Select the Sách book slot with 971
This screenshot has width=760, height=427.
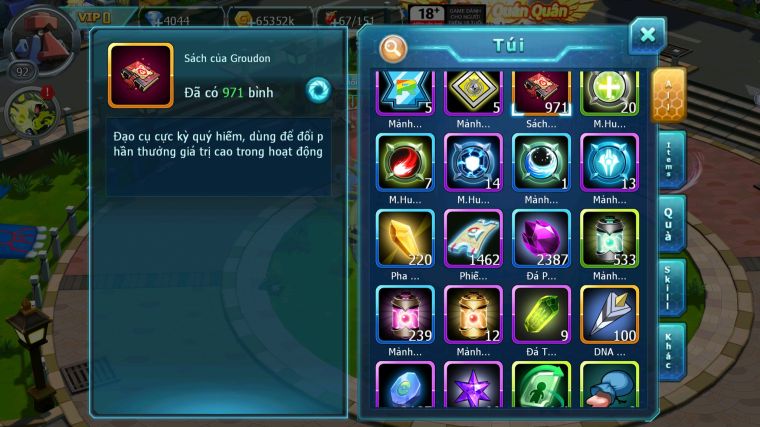coord(541,90)
